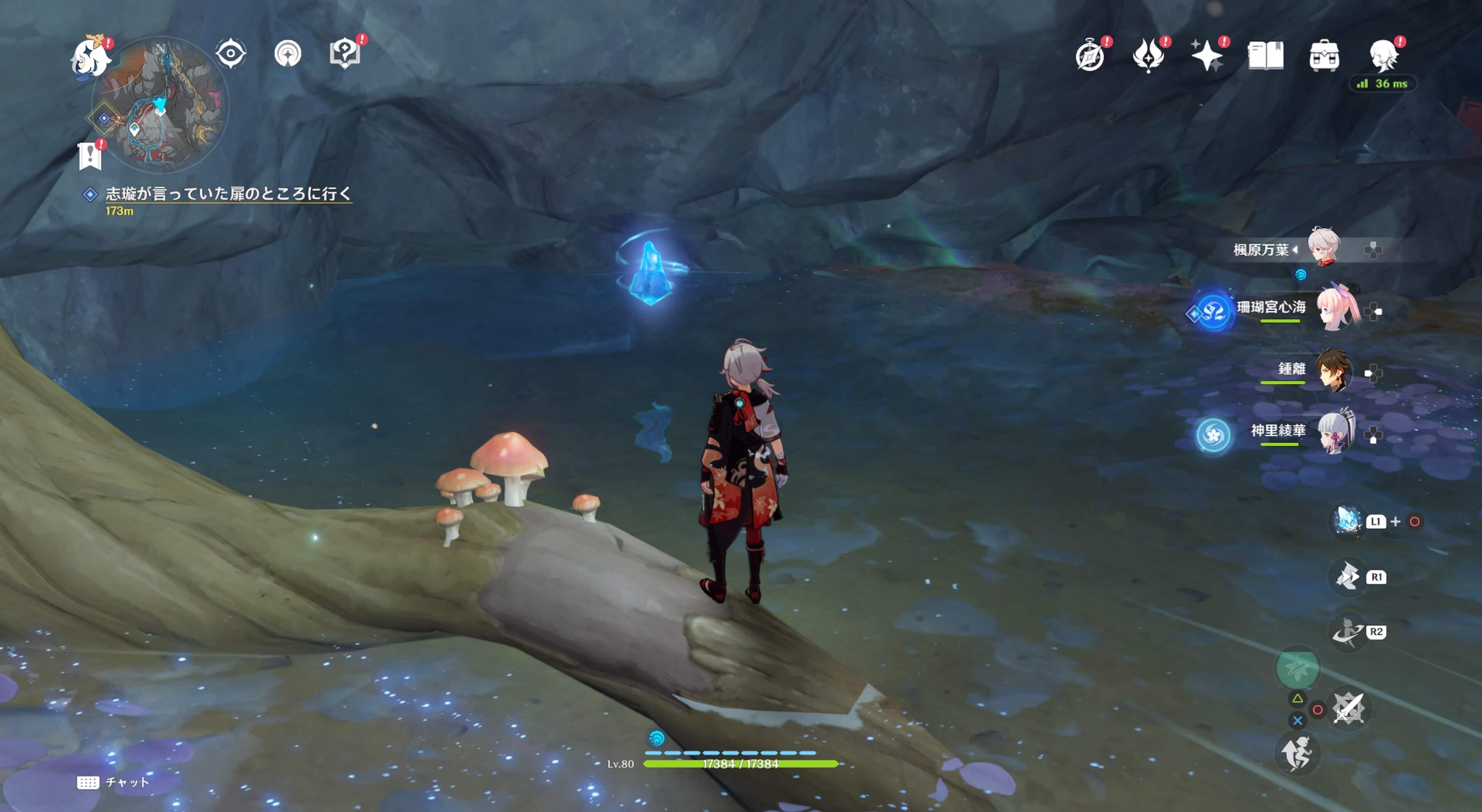Select active character 楓原万葉
1482x812 pixels.
click(1325, 248)
